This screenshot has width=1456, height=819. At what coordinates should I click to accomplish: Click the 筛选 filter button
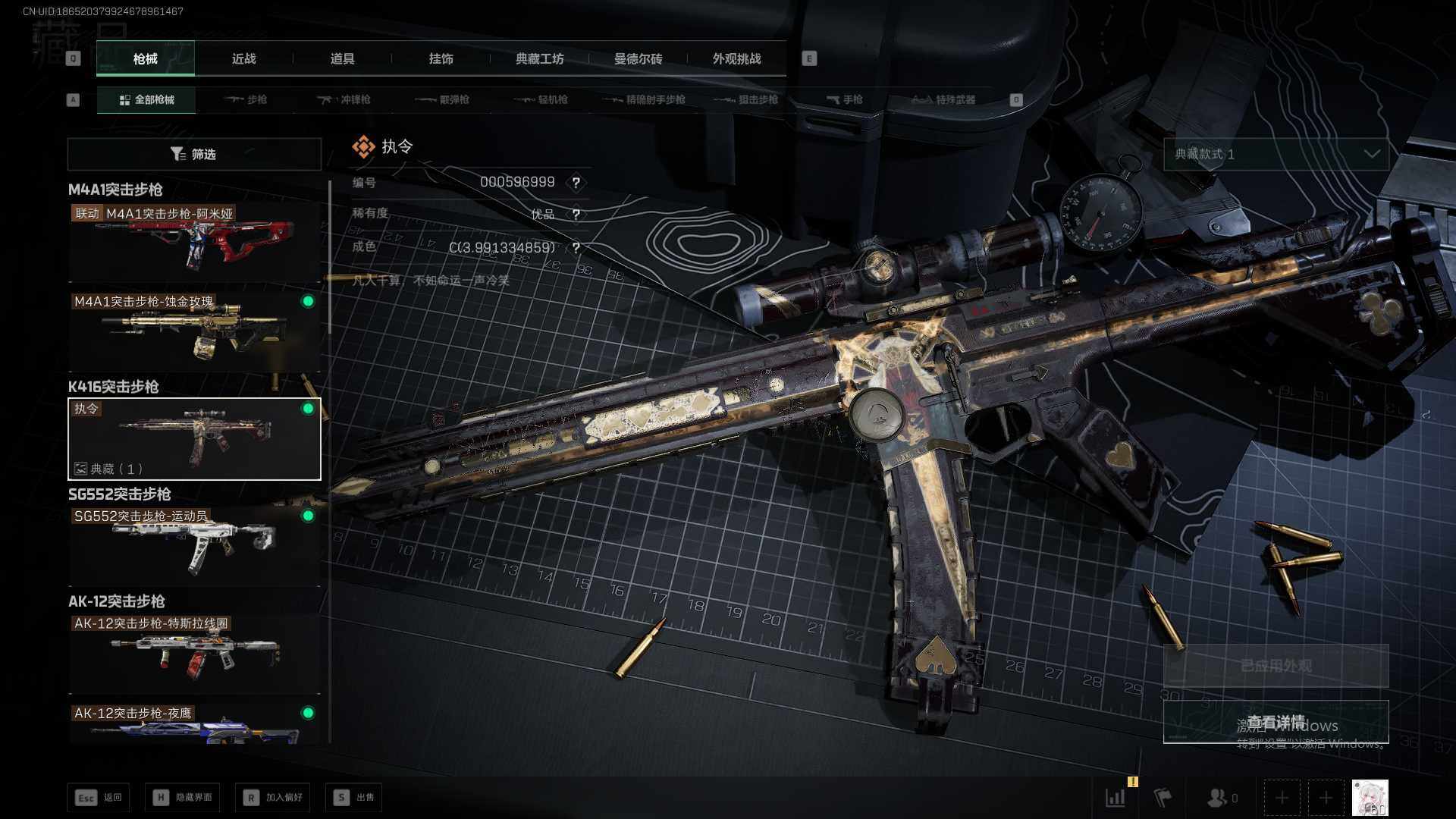[194, 154]
